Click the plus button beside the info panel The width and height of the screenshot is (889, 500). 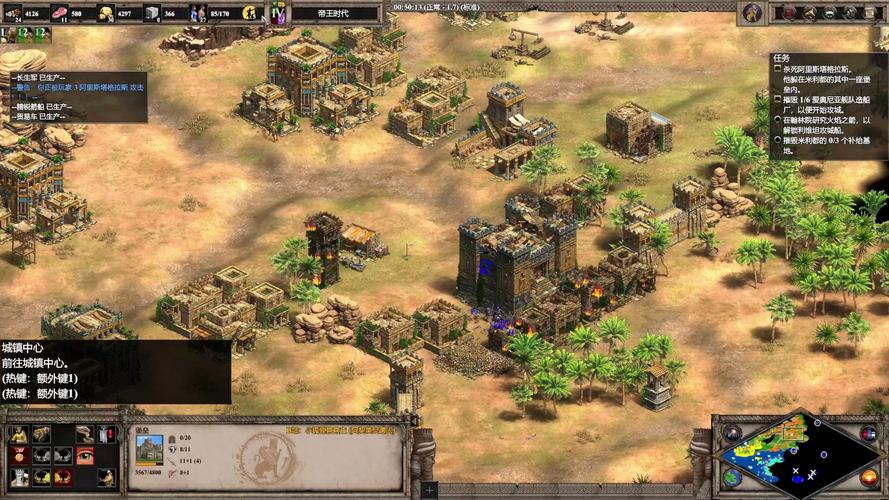coord(429,490)
